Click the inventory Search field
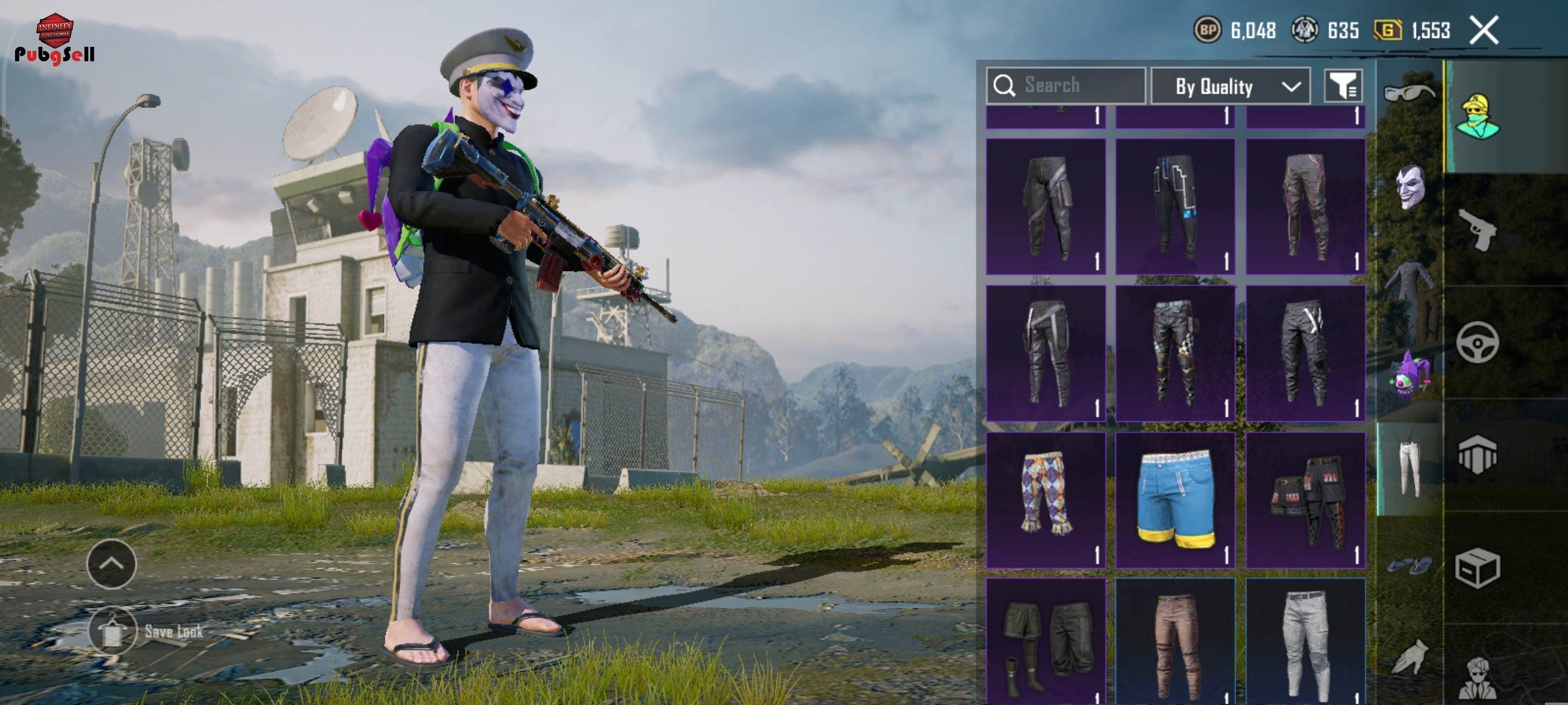This screenshot has height=705, width=1568. pos(1066,86)
